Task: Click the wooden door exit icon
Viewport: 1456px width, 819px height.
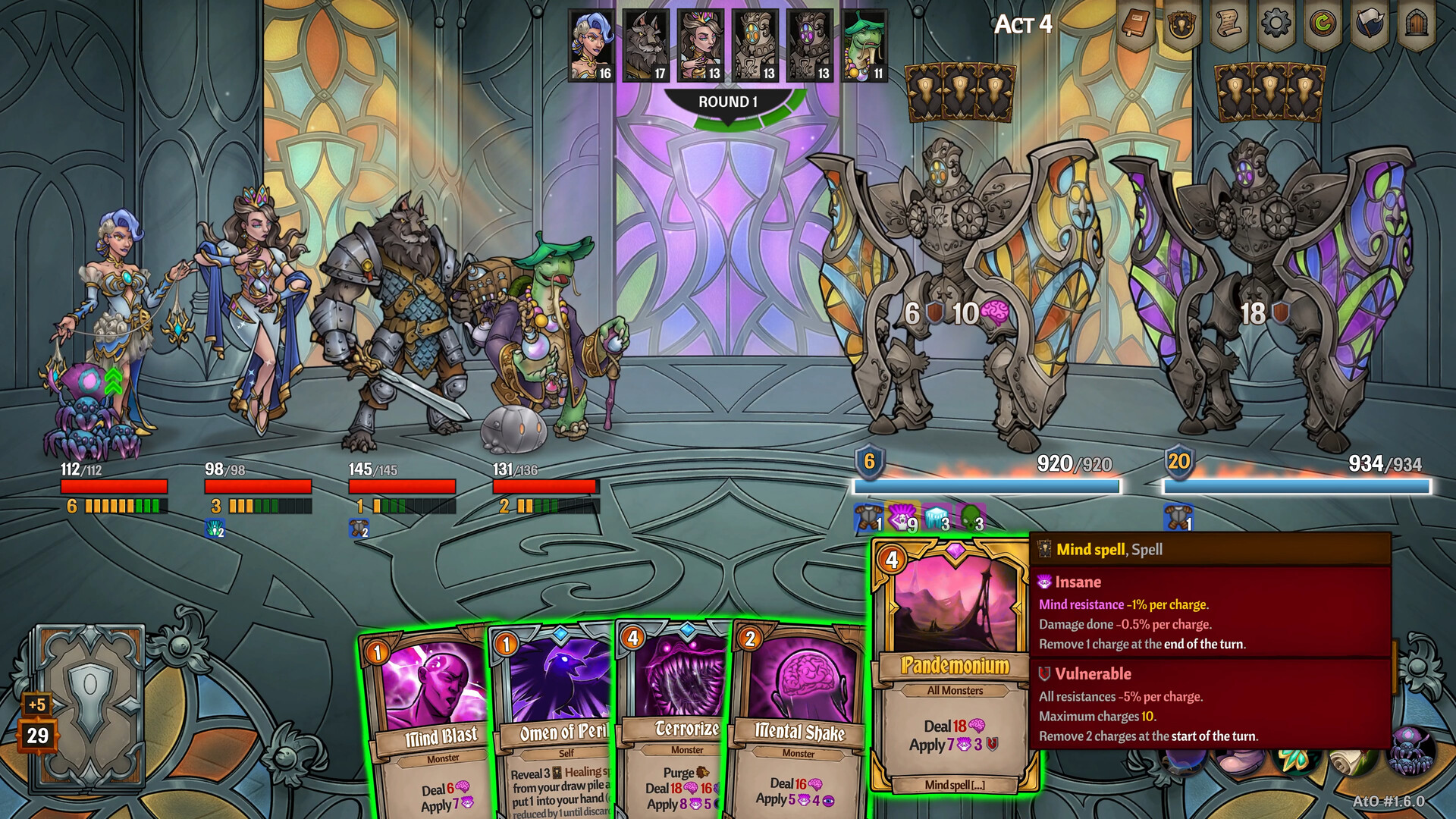Action: tap(1417, 25)
